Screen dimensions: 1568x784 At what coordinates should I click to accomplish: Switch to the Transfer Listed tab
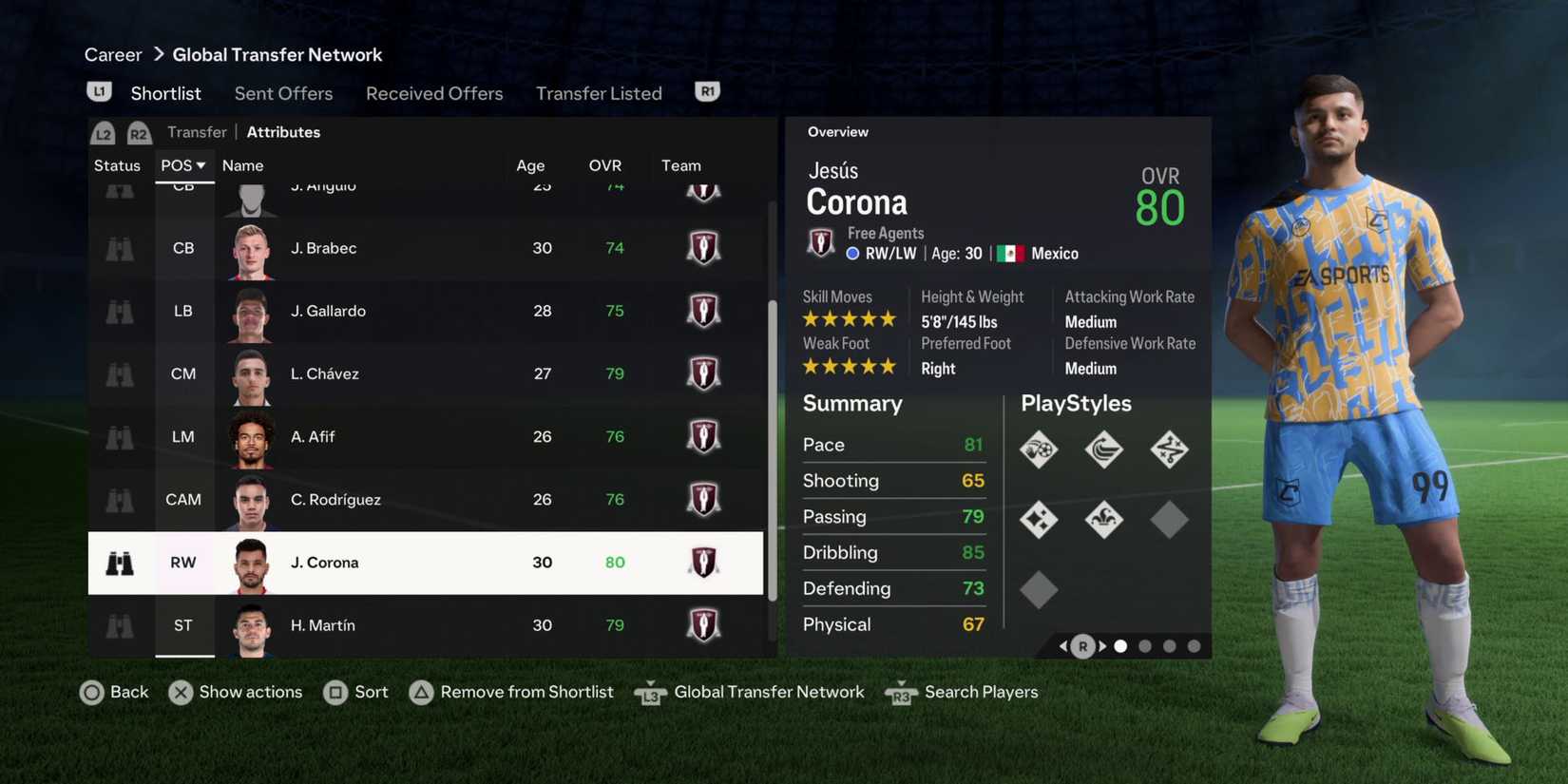point(599,93)
